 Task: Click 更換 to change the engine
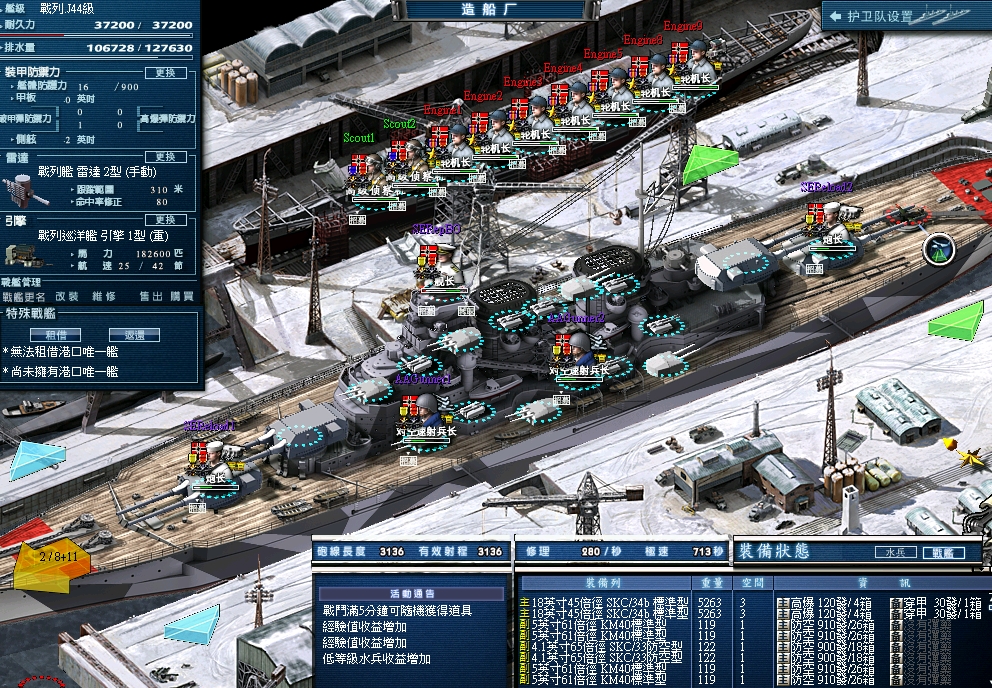[165, 219]
